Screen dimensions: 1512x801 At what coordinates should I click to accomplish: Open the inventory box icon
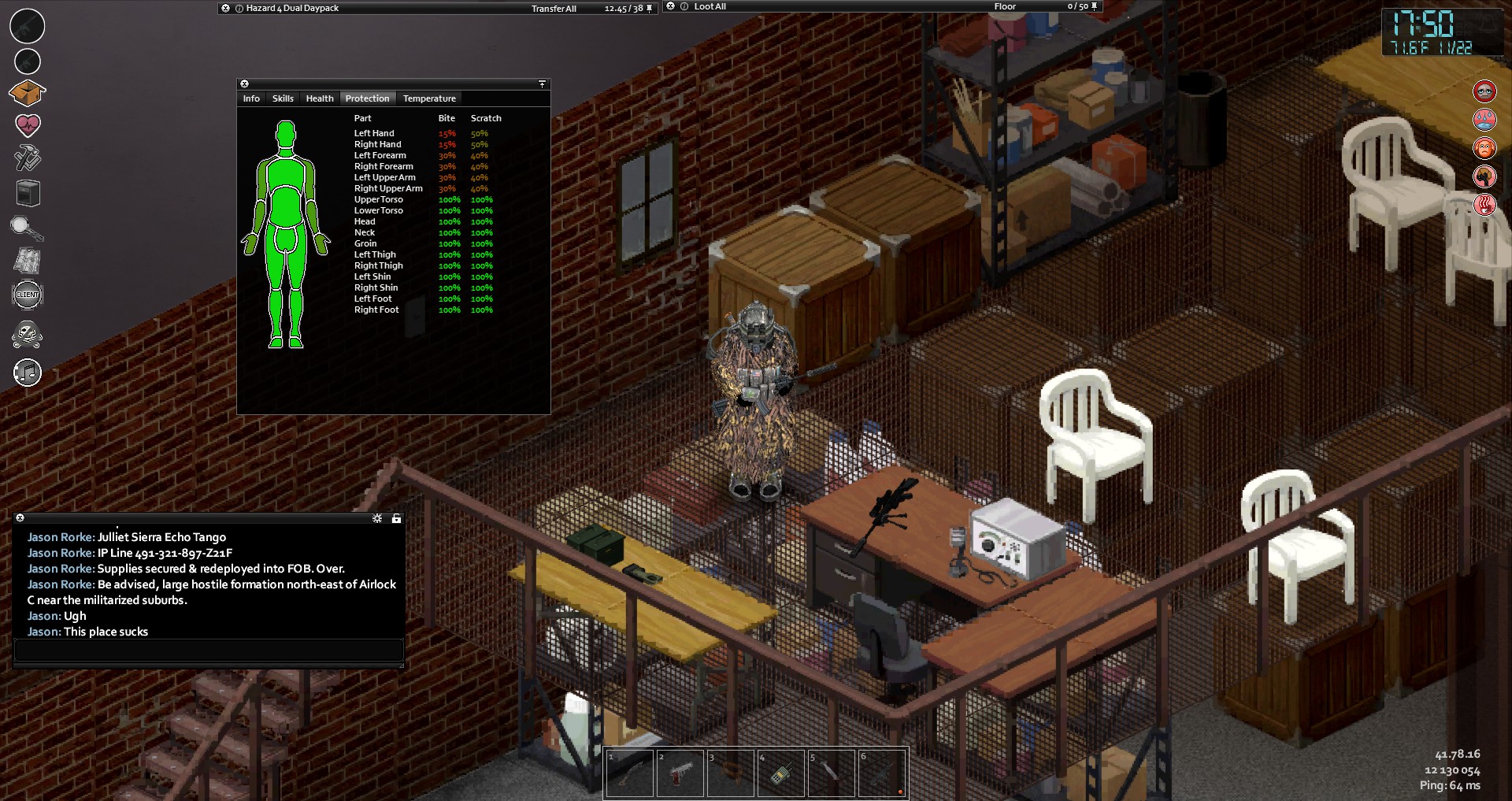point(27,93)
